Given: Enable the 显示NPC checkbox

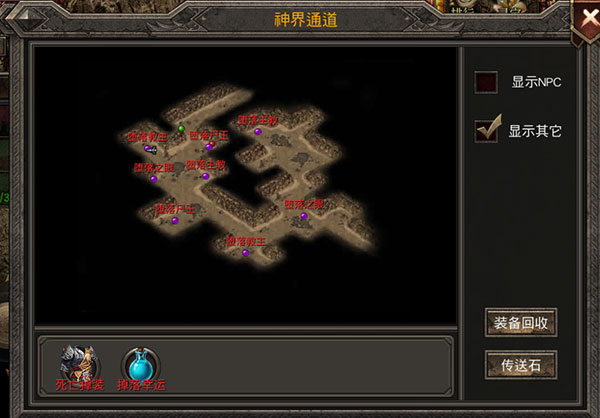Looking at the screenshot, I should tap(487, 83).
